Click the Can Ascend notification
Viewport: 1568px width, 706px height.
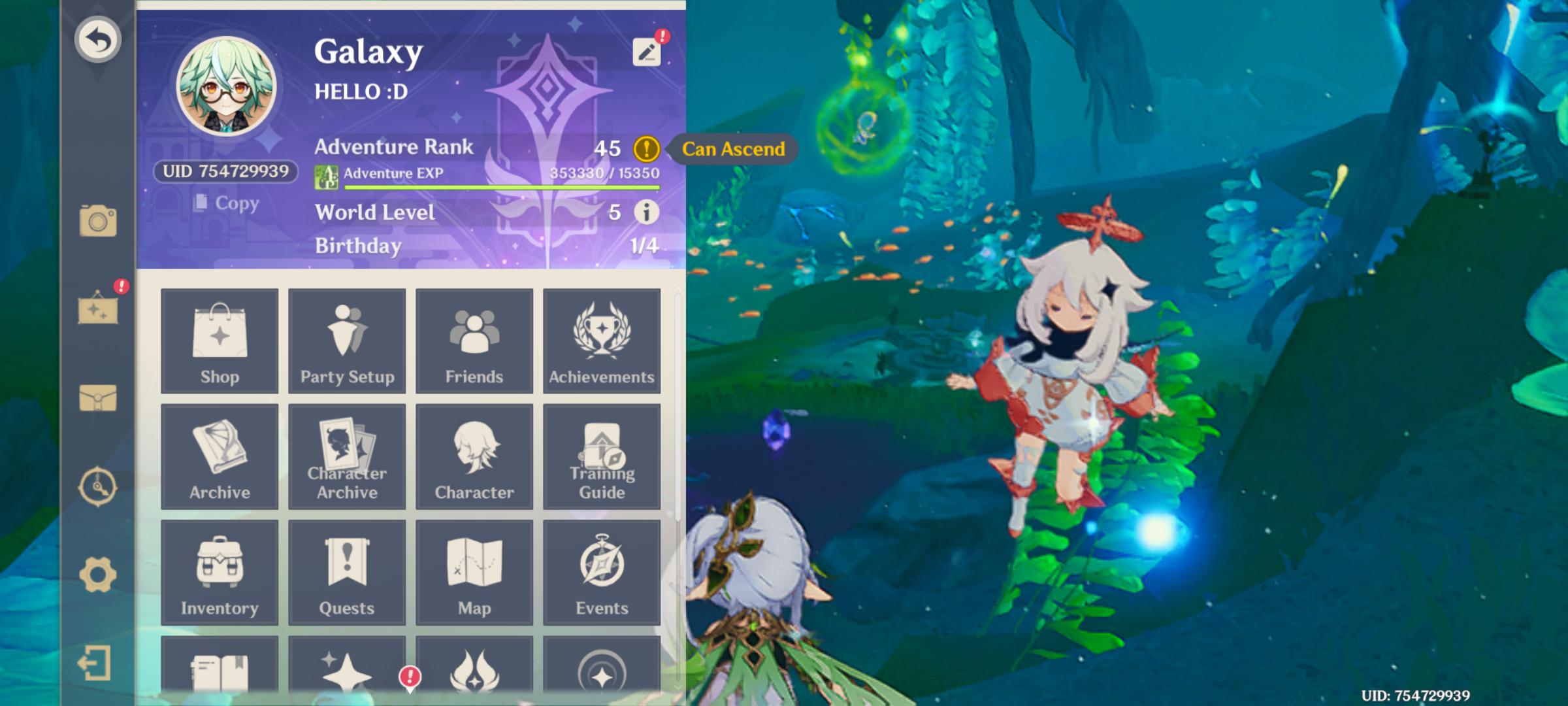tap(733, 148)
